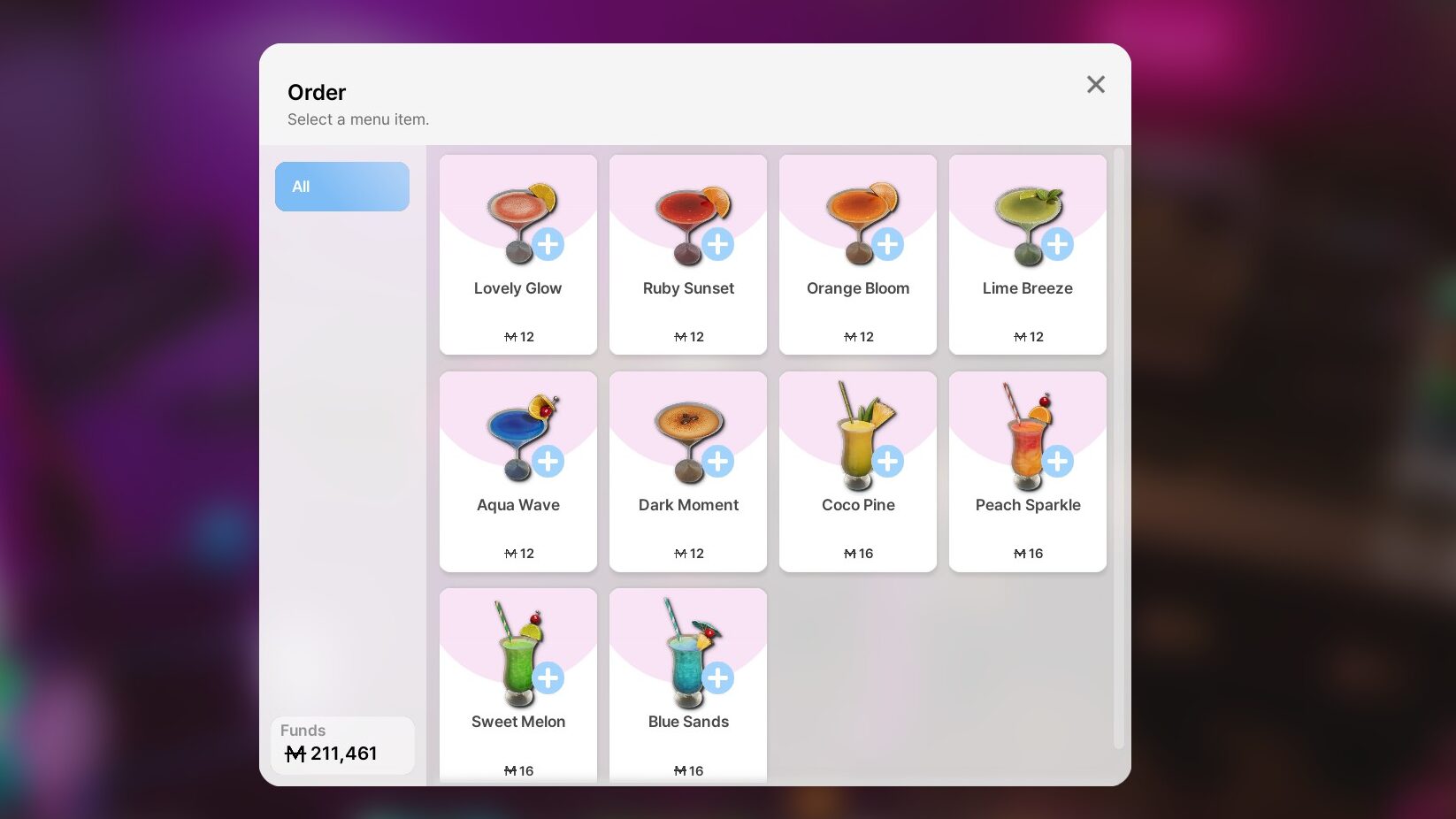Screen dimensions: 1456x819
Task: Order a Ruby Sunset drink
Action: coord(688,255)
